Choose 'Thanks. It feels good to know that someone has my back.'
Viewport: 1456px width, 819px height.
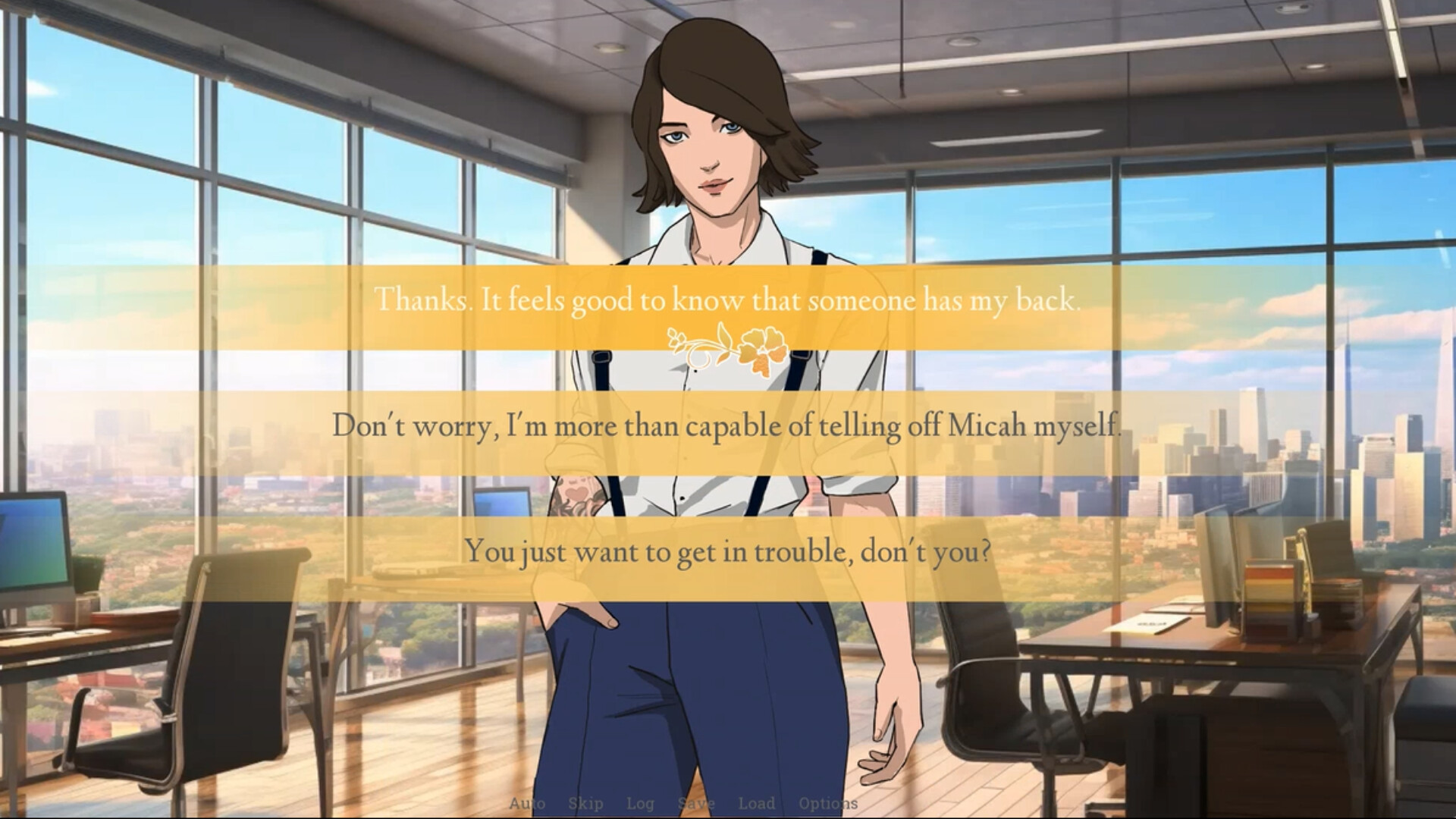[x=730, y=300]
